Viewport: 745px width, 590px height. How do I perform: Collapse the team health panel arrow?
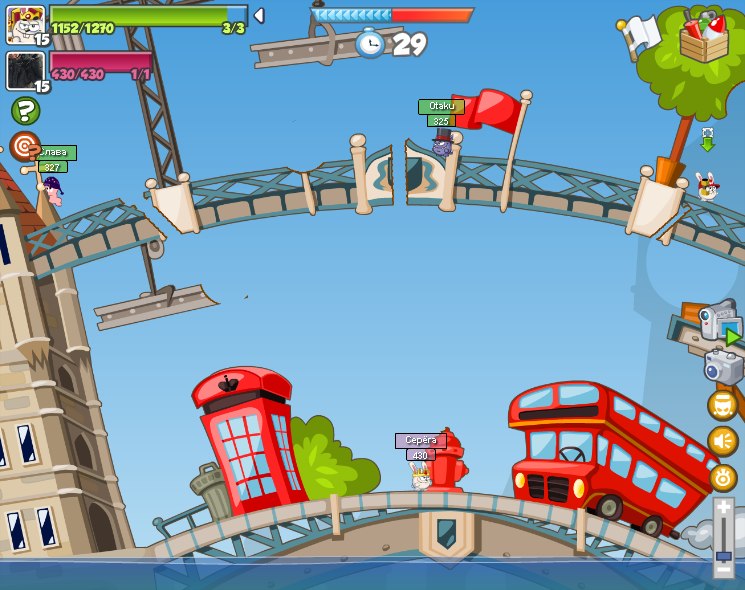click(259, 15)
